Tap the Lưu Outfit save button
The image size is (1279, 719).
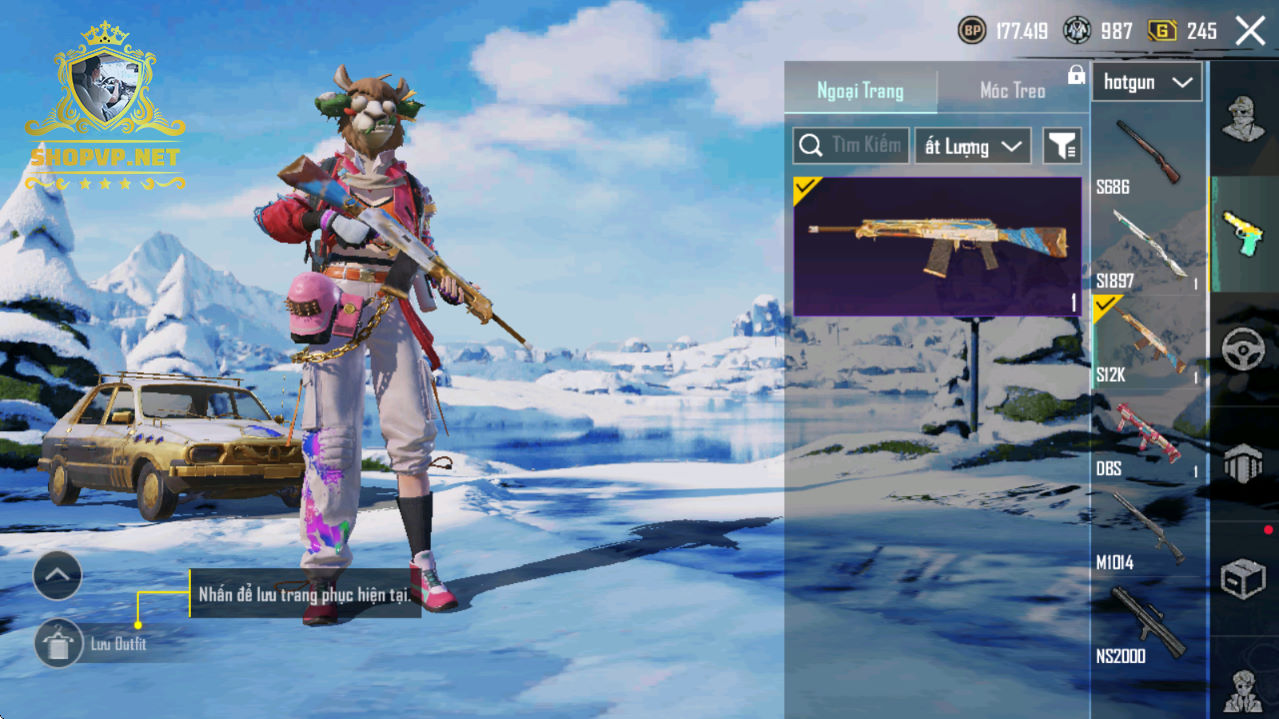pyautogui.click(x=58, y=643)
